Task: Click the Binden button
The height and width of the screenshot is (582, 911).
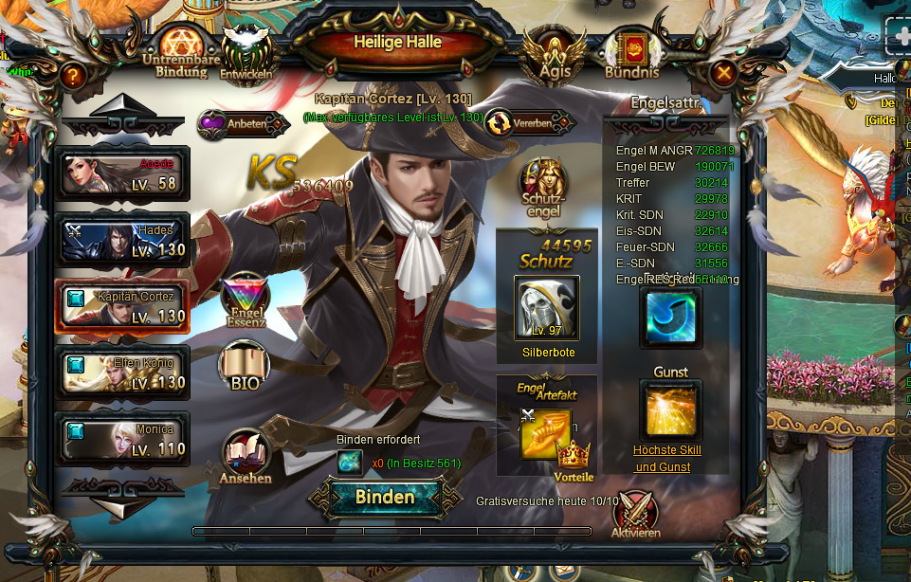Action: pyautogui.click(x=385, y=497)
